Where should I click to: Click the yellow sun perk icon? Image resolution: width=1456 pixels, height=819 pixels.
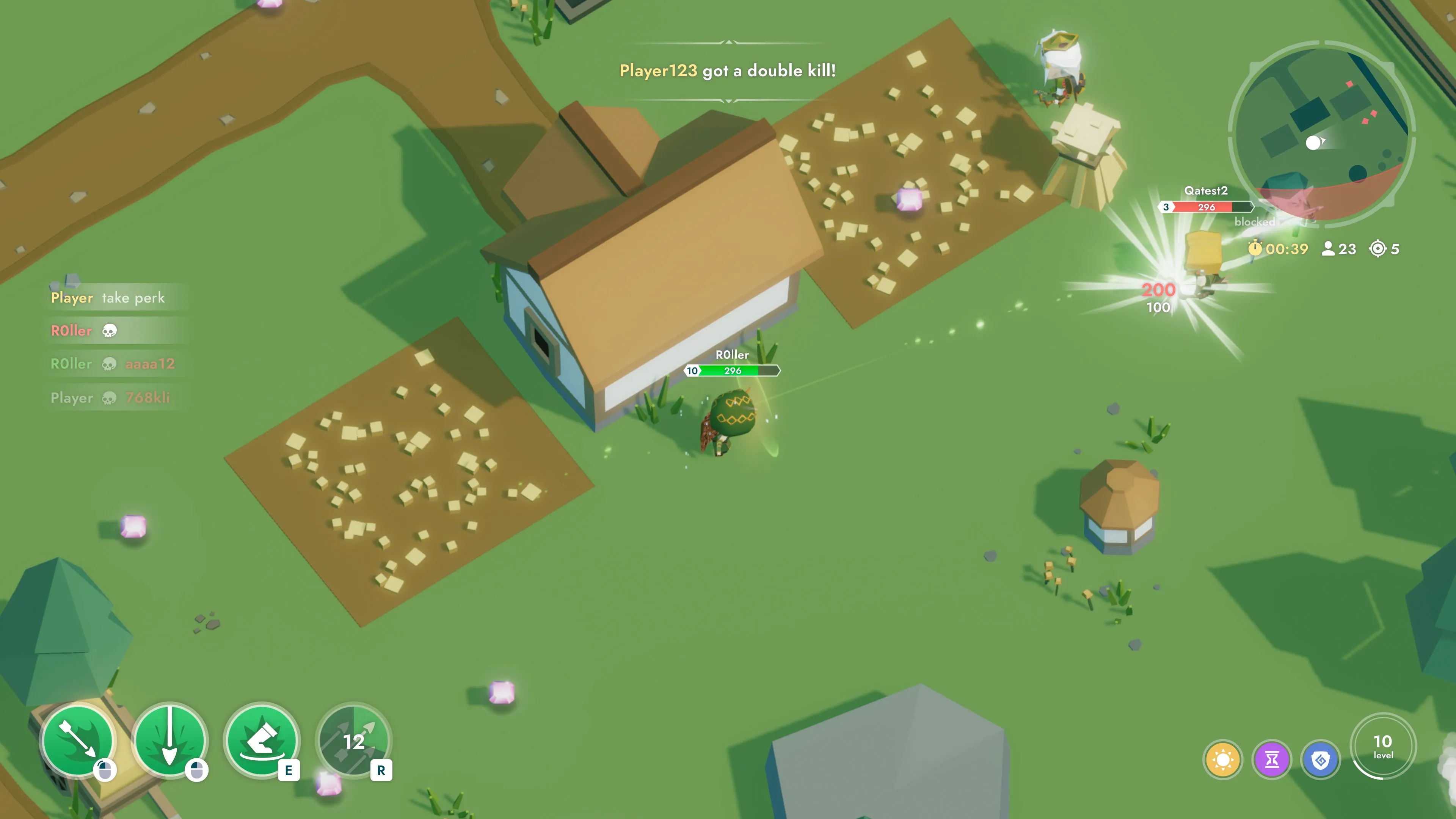click(x=1222, y=759)
